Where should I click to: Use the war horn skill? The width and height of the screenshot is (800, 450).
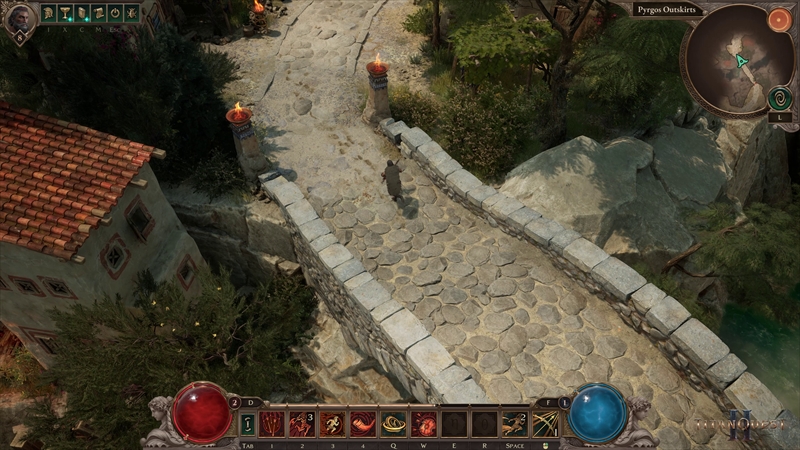click(x=363, y=424)
